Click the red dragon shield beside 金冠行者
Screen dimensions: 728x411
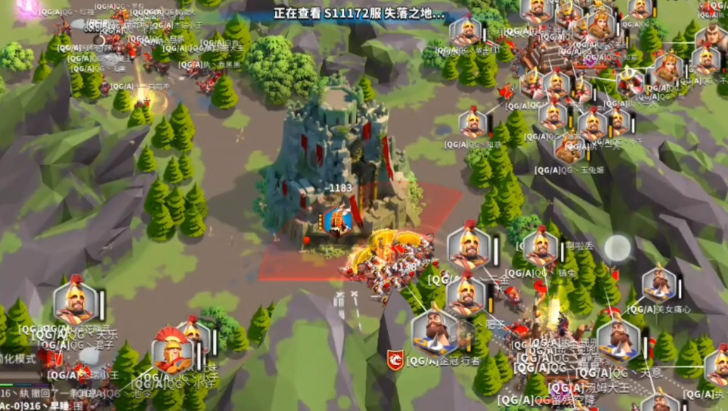click(x=396, y=358)
